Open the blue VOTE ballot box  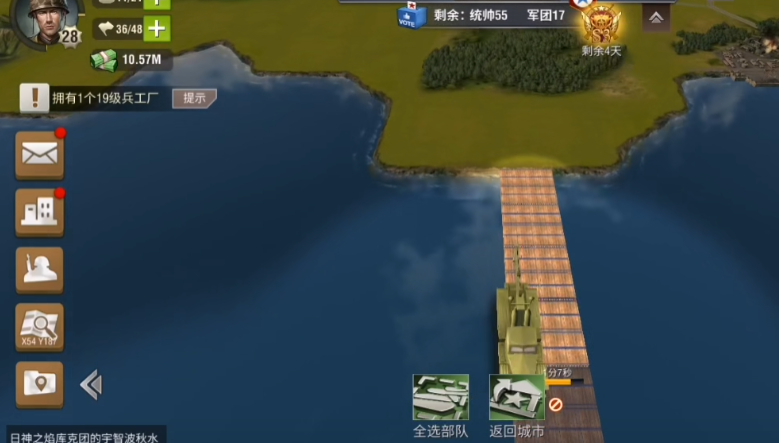(x=407, y=15)
